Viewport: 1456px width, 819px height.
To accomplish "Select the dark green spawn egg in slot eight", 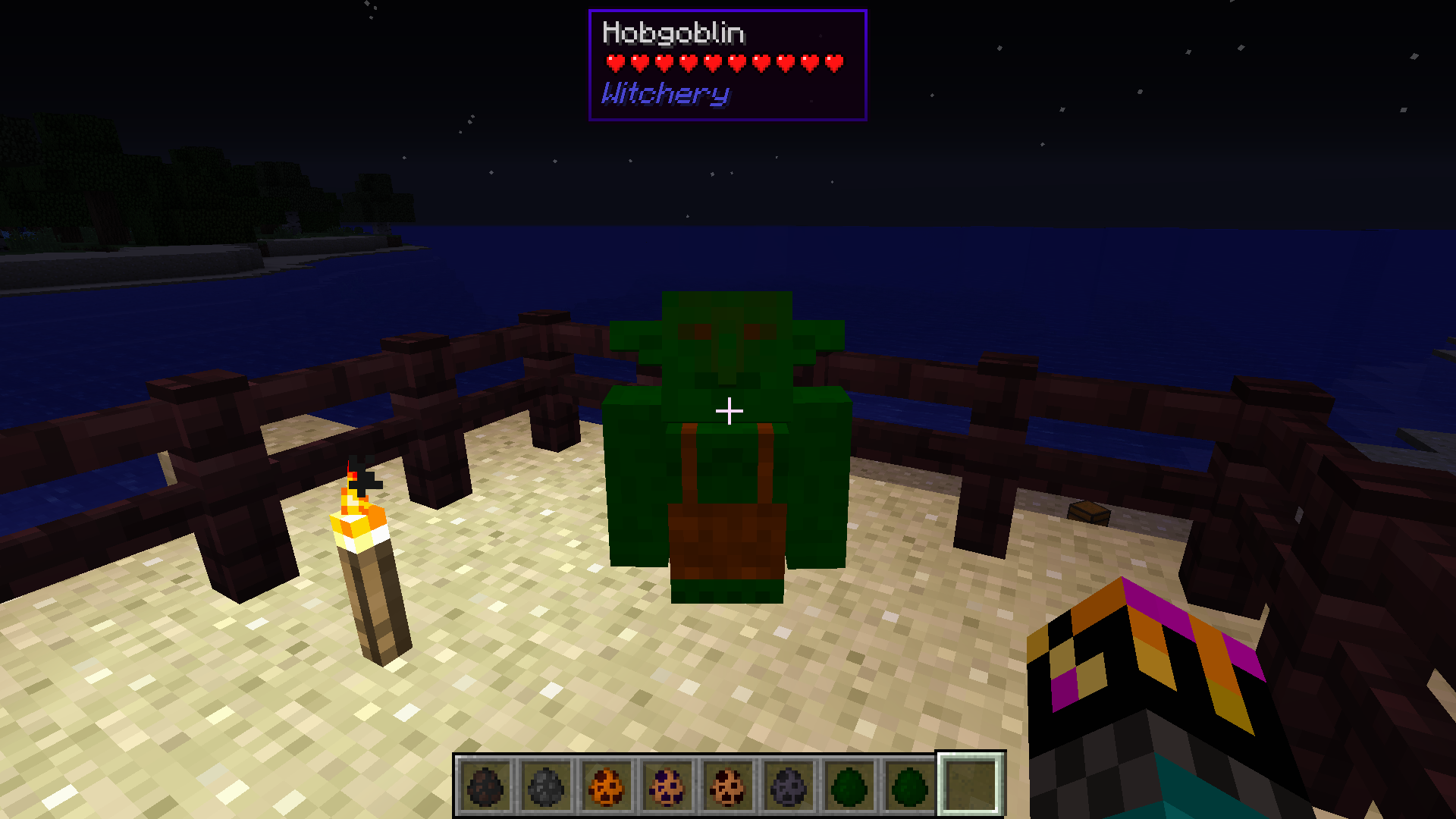I will point(908,784).
